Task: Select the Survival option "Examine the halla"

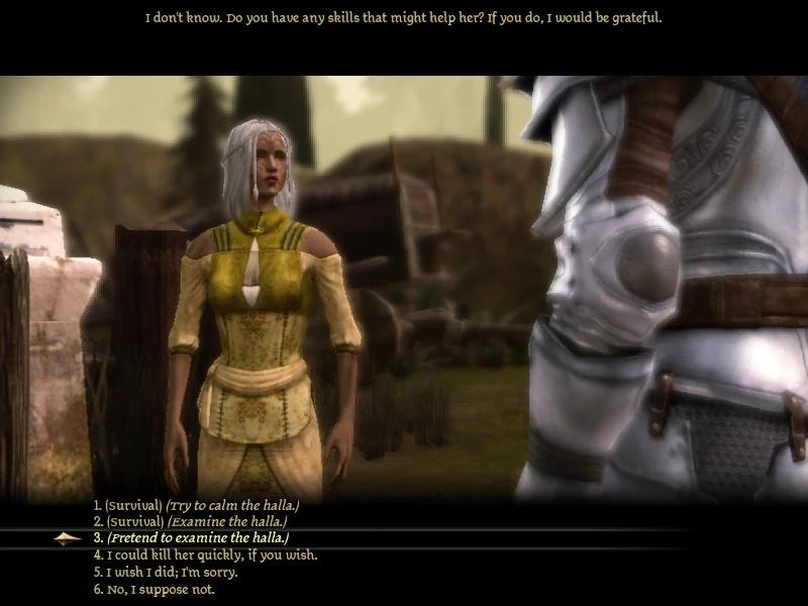Action: click(190, 521)
